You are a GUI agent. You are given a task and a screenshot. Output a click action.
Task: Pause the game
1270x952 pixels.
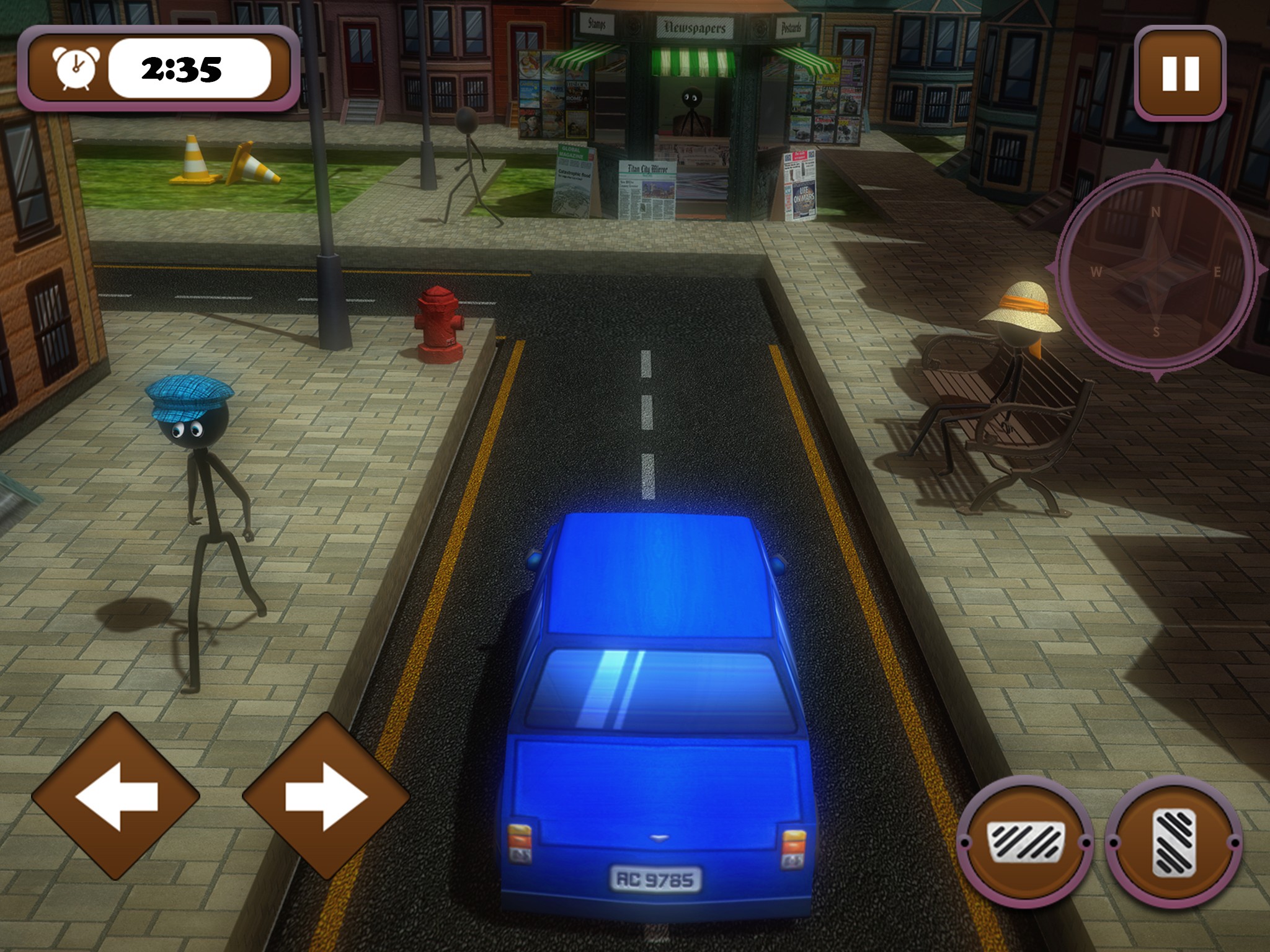click(x=1179, y=74)
